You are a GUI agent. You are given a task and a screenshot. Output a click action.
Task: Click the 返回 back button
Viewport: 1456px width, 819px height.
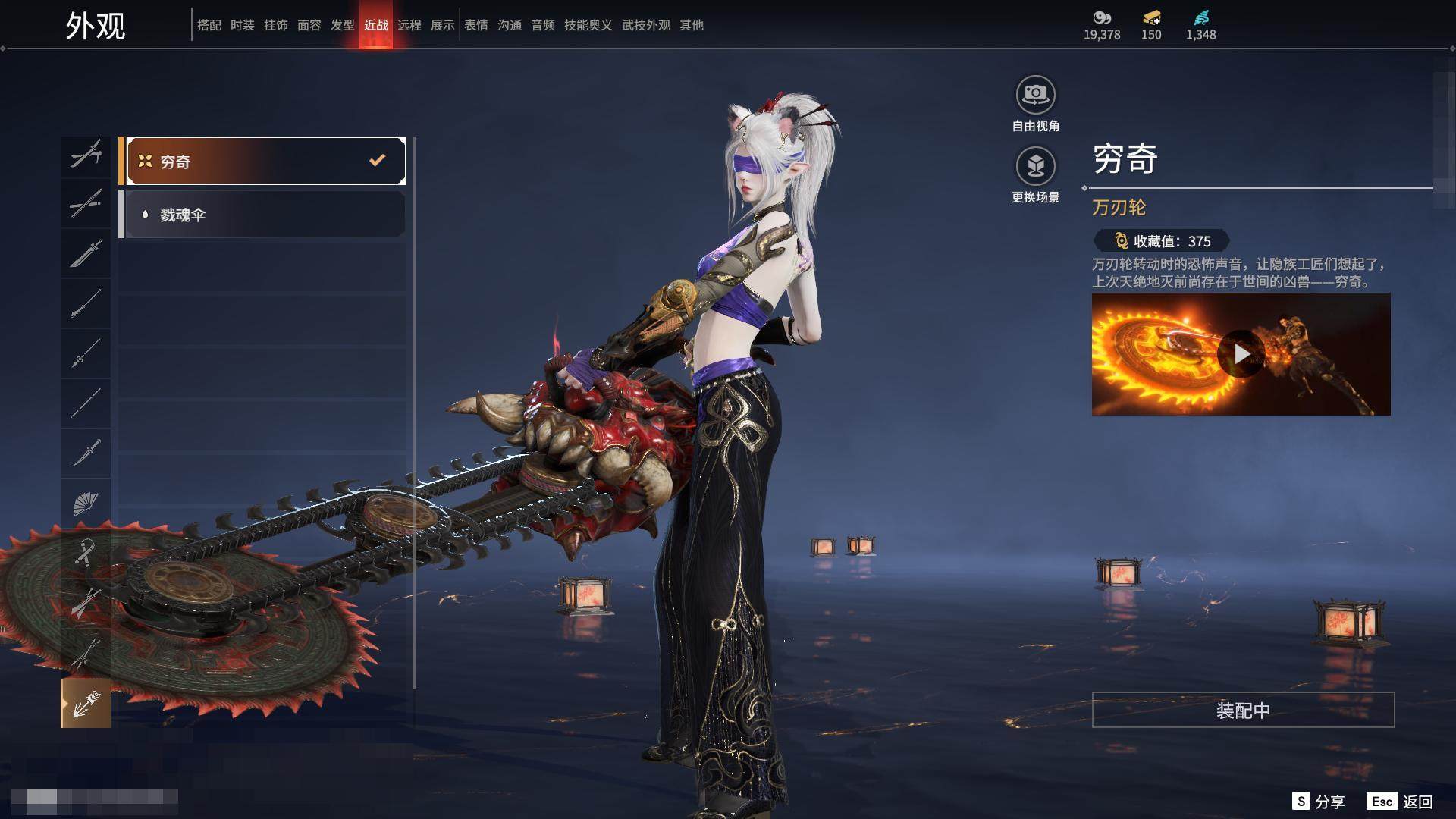point(1400,802)
